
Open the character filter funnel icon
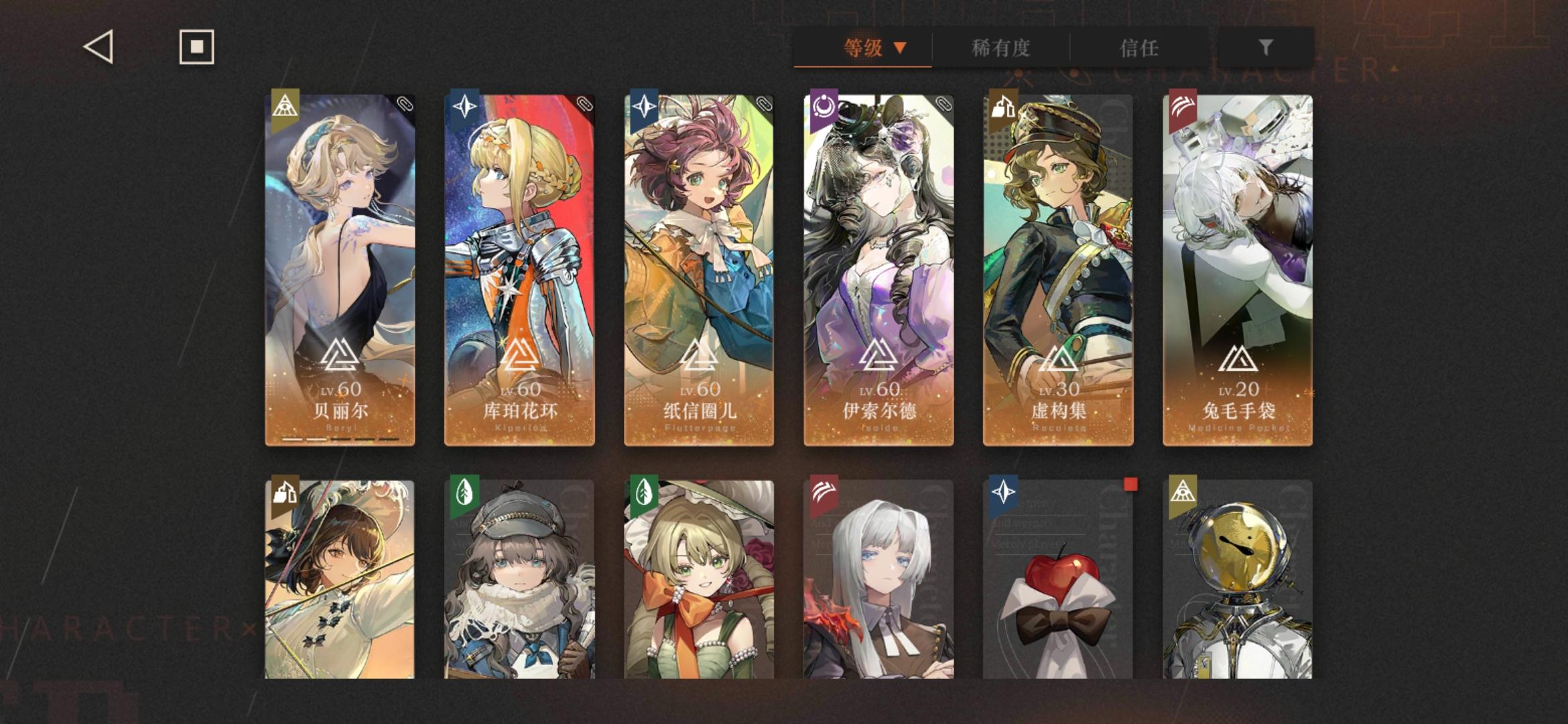coord(1265,48)
